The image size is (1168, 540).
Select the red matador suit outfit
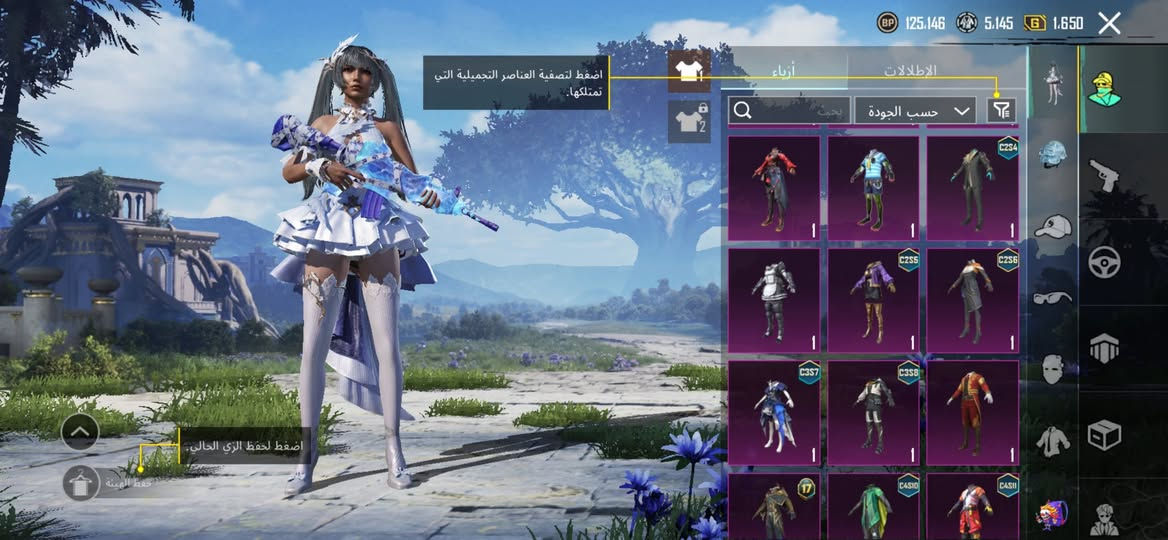972,413
